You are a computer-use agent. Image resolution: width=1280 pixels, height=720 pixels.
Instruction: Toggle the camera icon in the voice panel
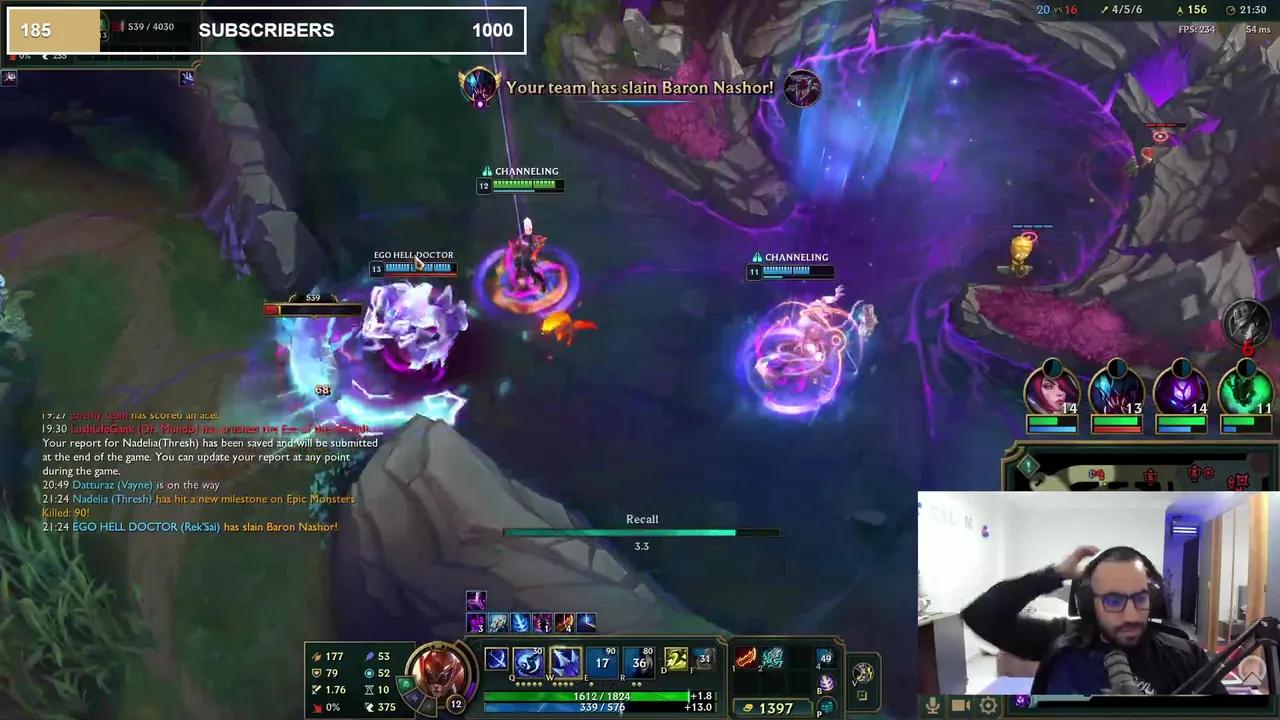[x=960, y=703]
